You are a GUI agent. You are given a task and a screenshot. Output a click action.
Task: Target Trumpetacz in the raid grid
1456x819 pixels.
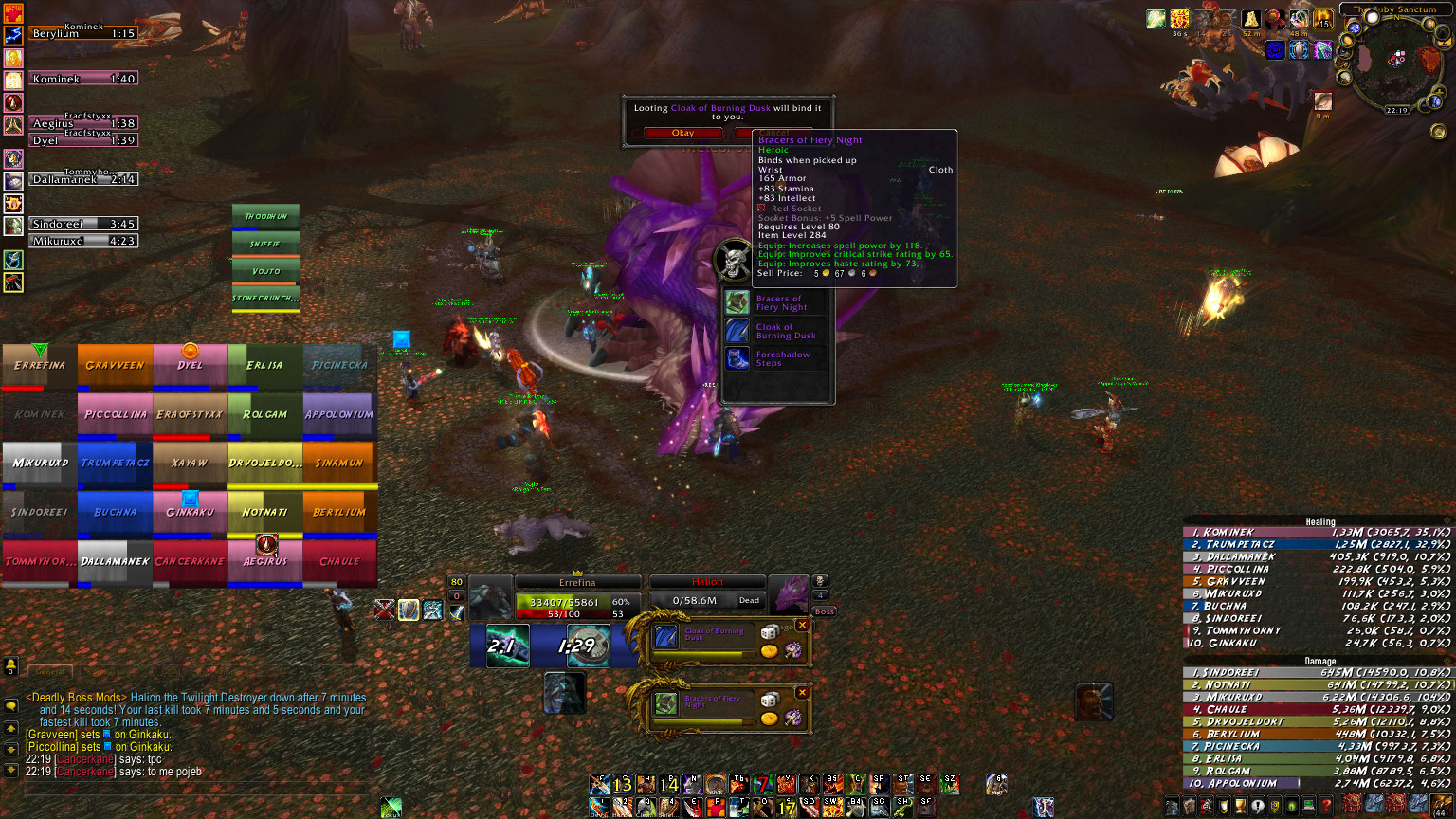(115, 464)
